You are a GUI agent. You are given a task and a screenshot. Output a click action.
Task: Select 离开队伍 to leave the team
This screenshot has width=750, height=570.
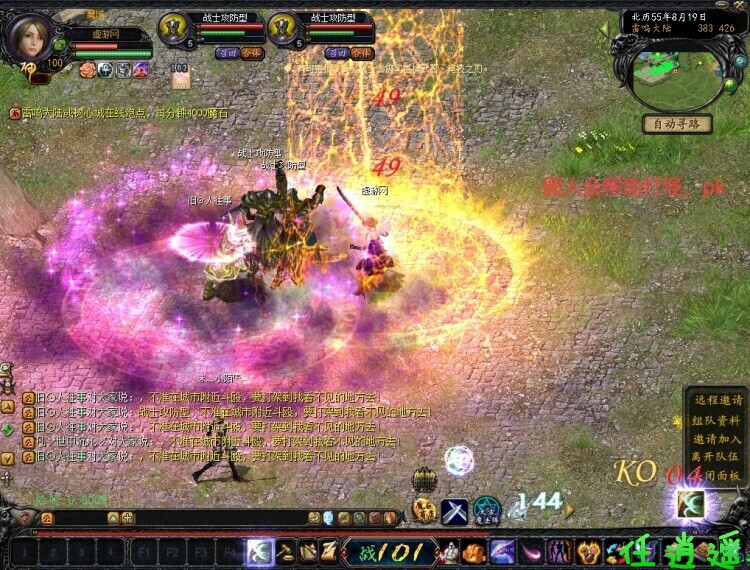(717, 457)
